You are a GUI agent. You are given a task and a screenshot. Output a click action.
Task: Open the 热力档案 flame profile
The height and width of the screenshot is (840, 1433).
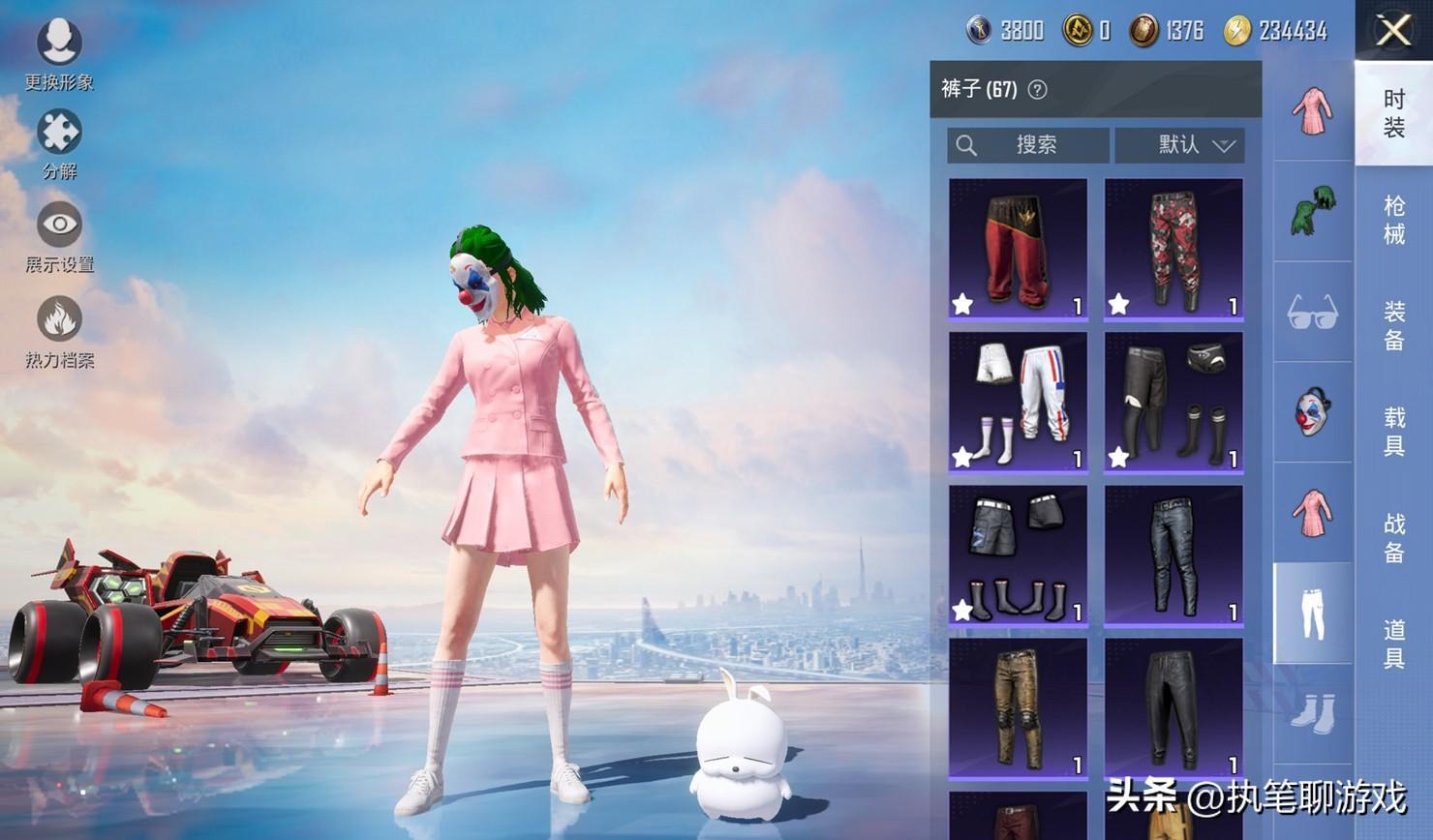(59, 331)
